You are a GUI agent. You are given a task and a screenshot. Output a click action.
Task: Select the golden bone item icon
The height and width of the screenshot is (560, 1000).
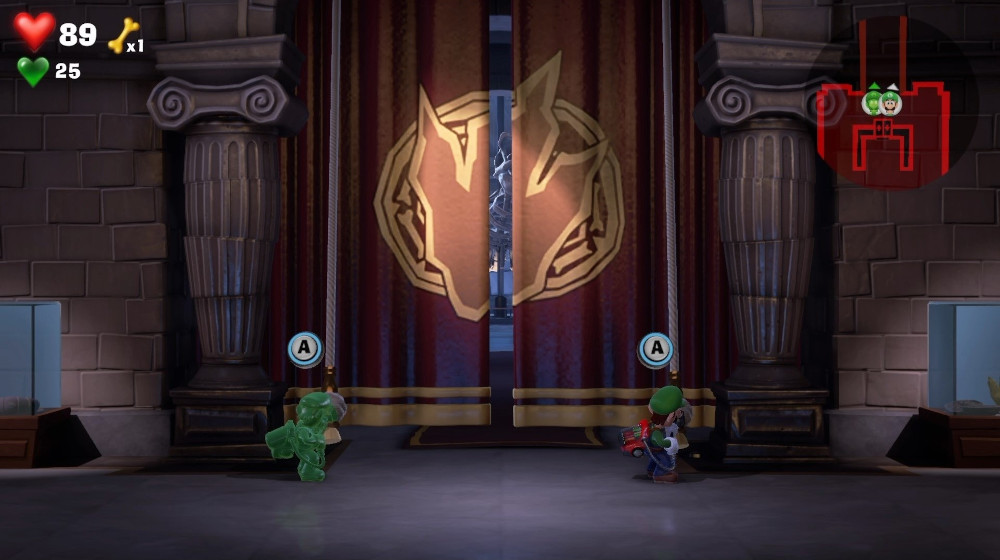(121, 35)
